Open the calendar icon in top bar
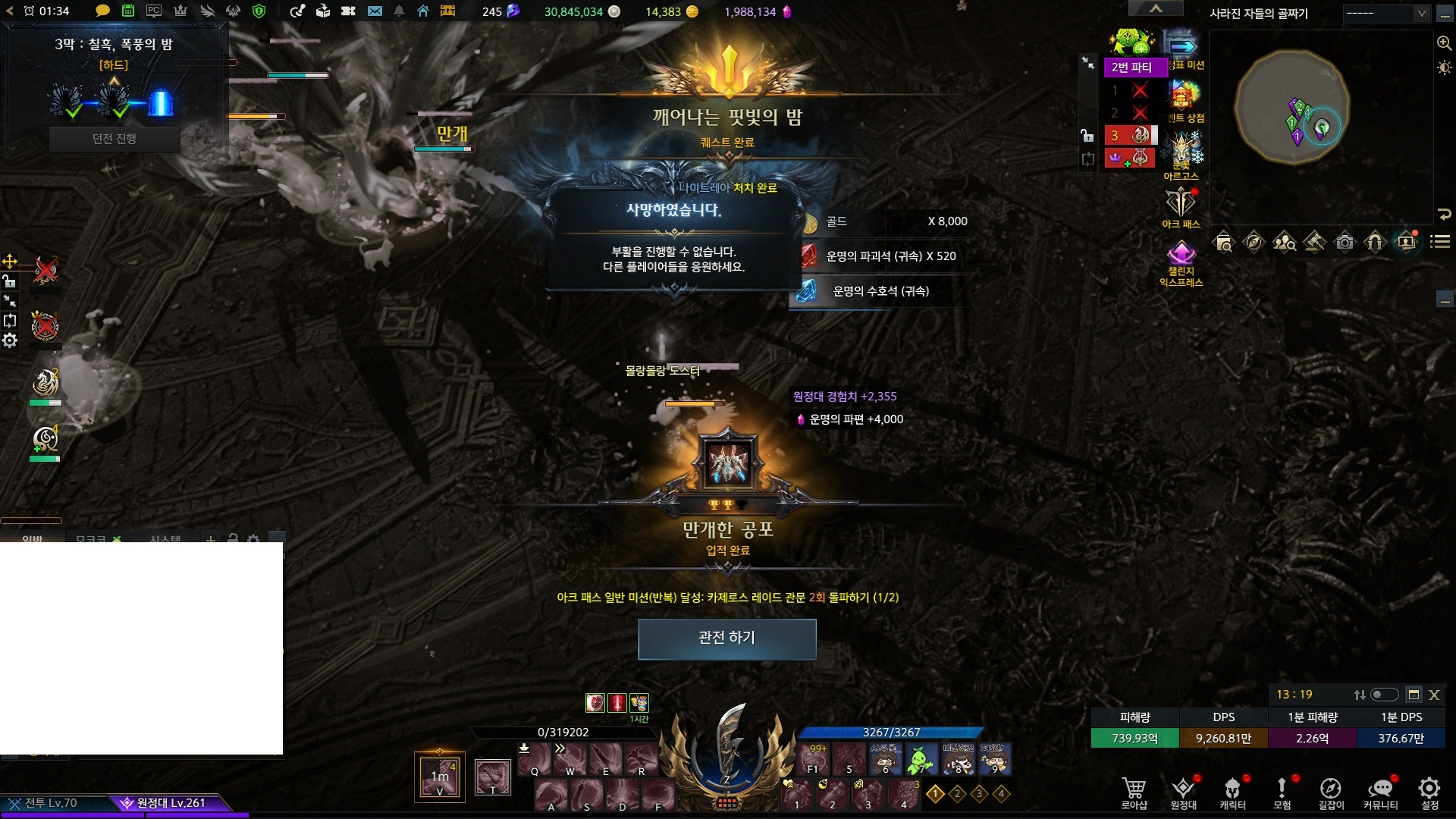Viewport: 1456px width, 819px height. pos(128,11)
